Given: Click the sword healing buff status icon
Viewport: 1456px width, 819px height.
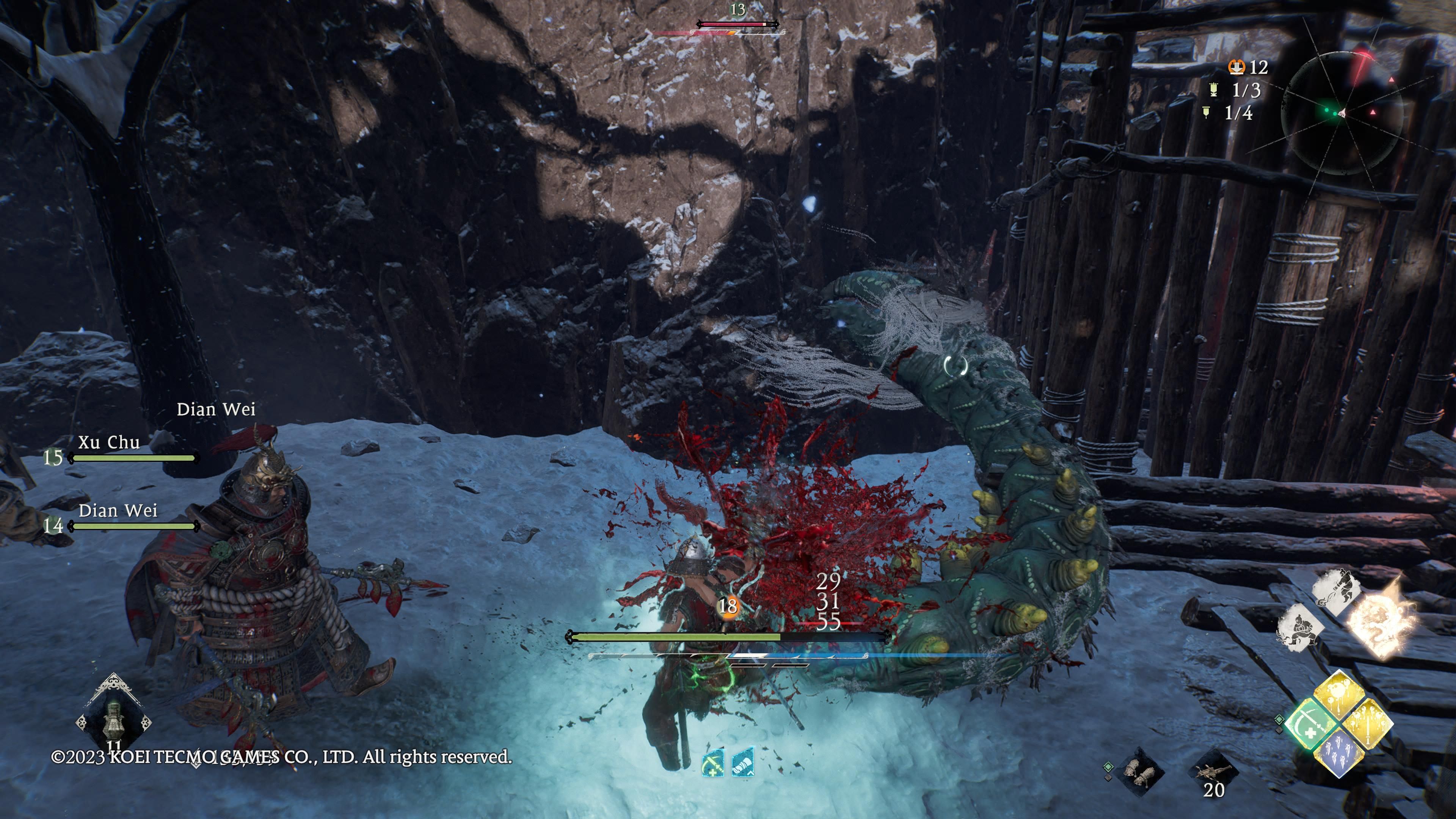Looking at the screenshot, I should tap(713, 764).
